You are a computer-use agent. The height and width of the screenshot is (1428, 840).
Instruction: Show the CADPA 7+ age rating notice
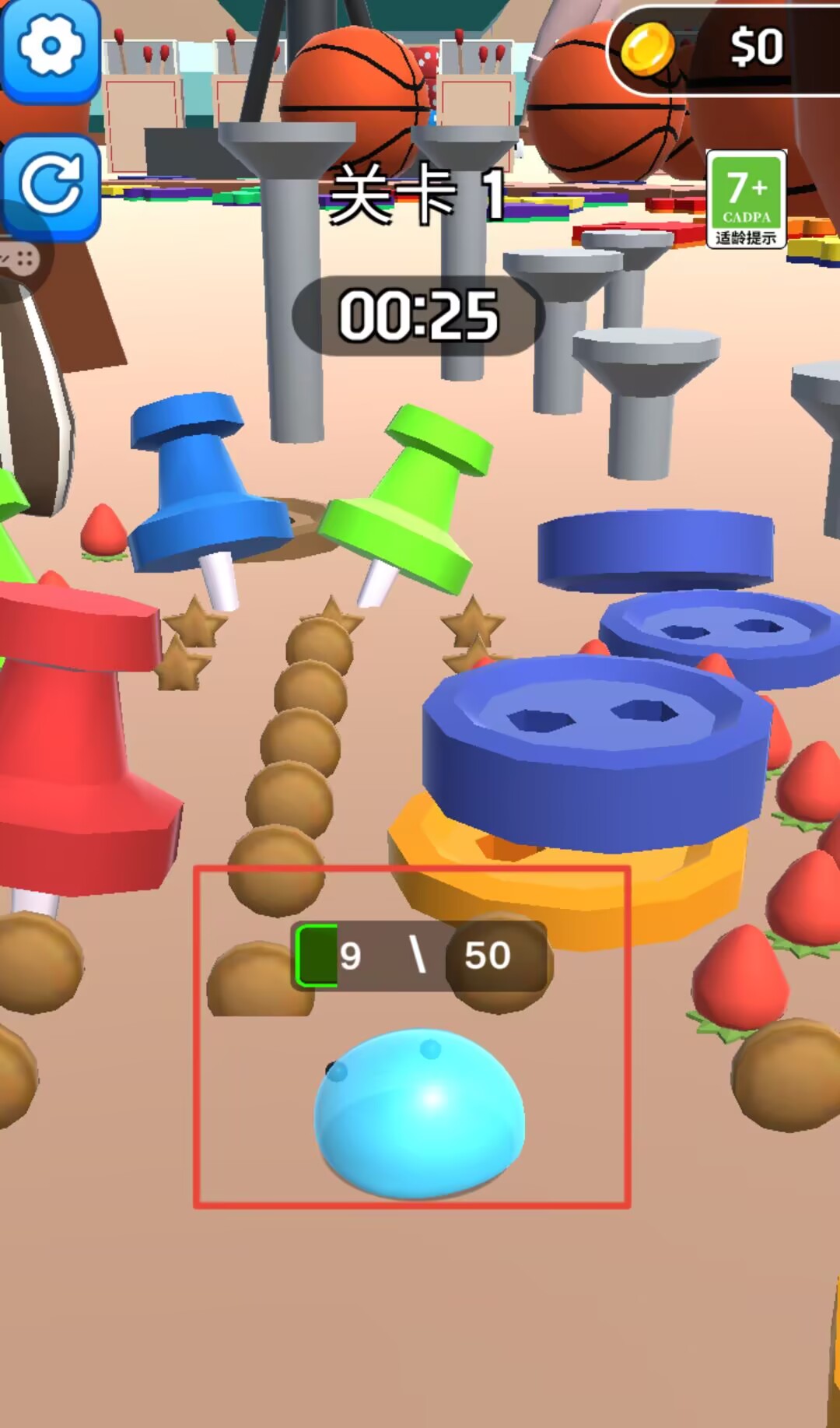pos(746,200)
